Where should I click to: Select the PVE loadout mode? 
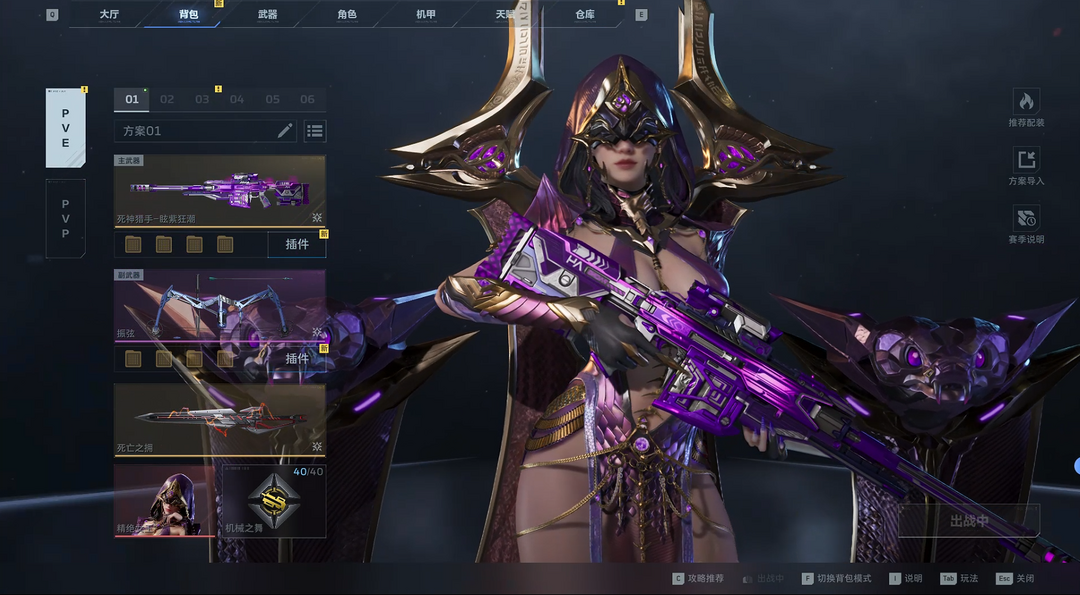(x=65, y=128)
